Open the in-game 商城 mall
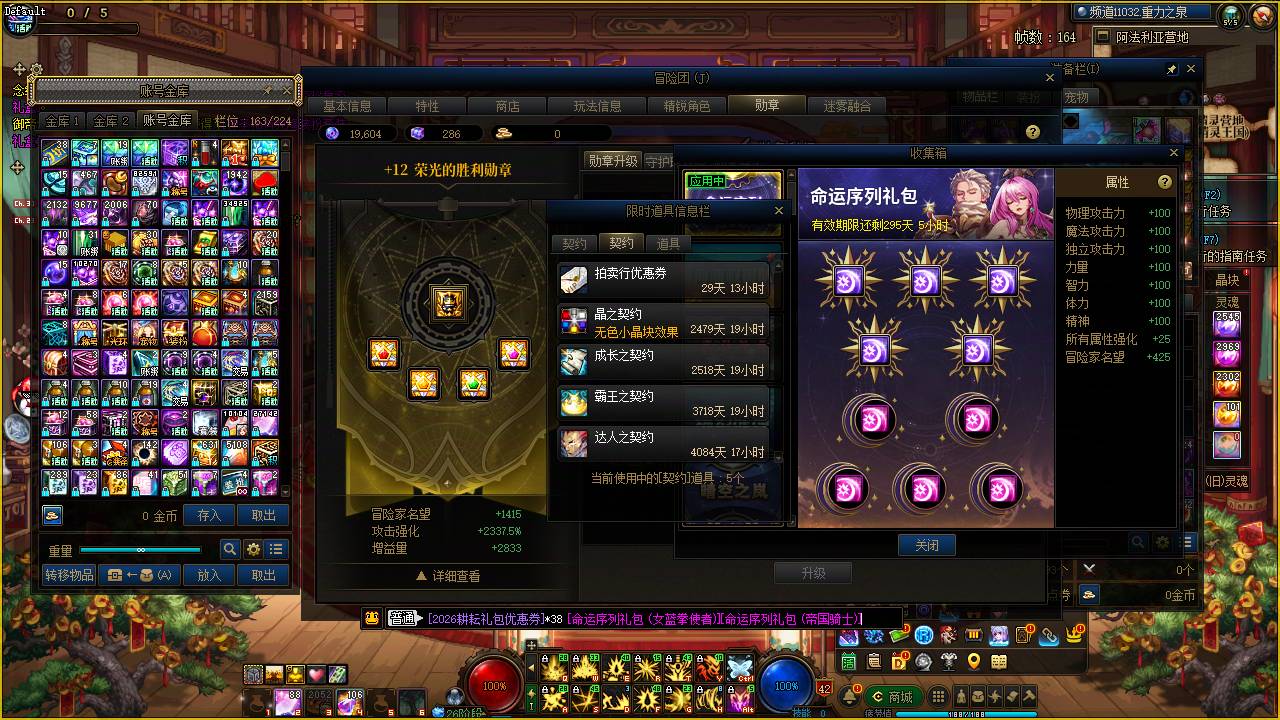The height and width of the screenshot is (720, 1280). click(893, 695)
